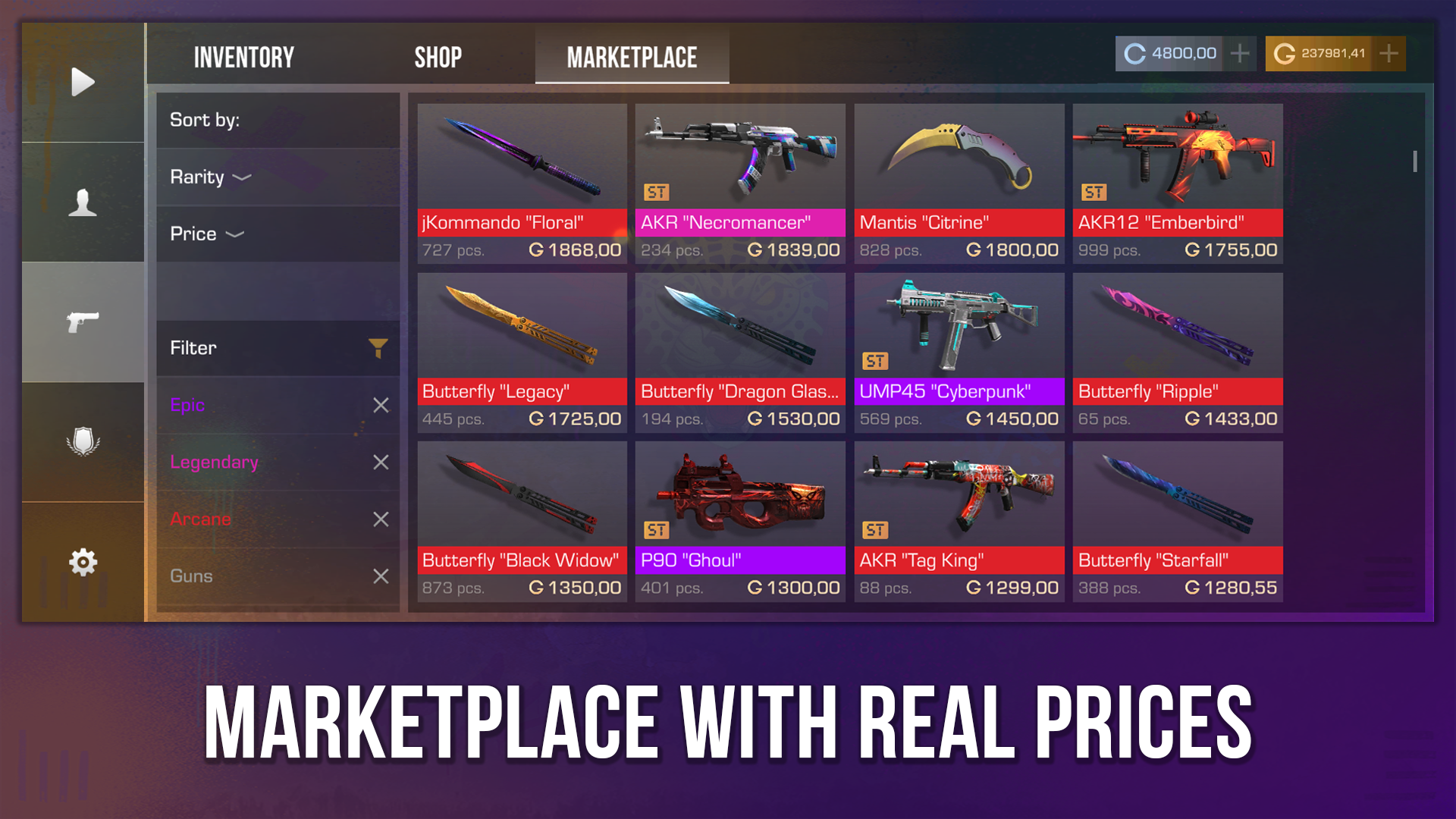This screenshot has height=819, width=1456.
Task: Open the profile icon on the sidebar
Action: 83,201
